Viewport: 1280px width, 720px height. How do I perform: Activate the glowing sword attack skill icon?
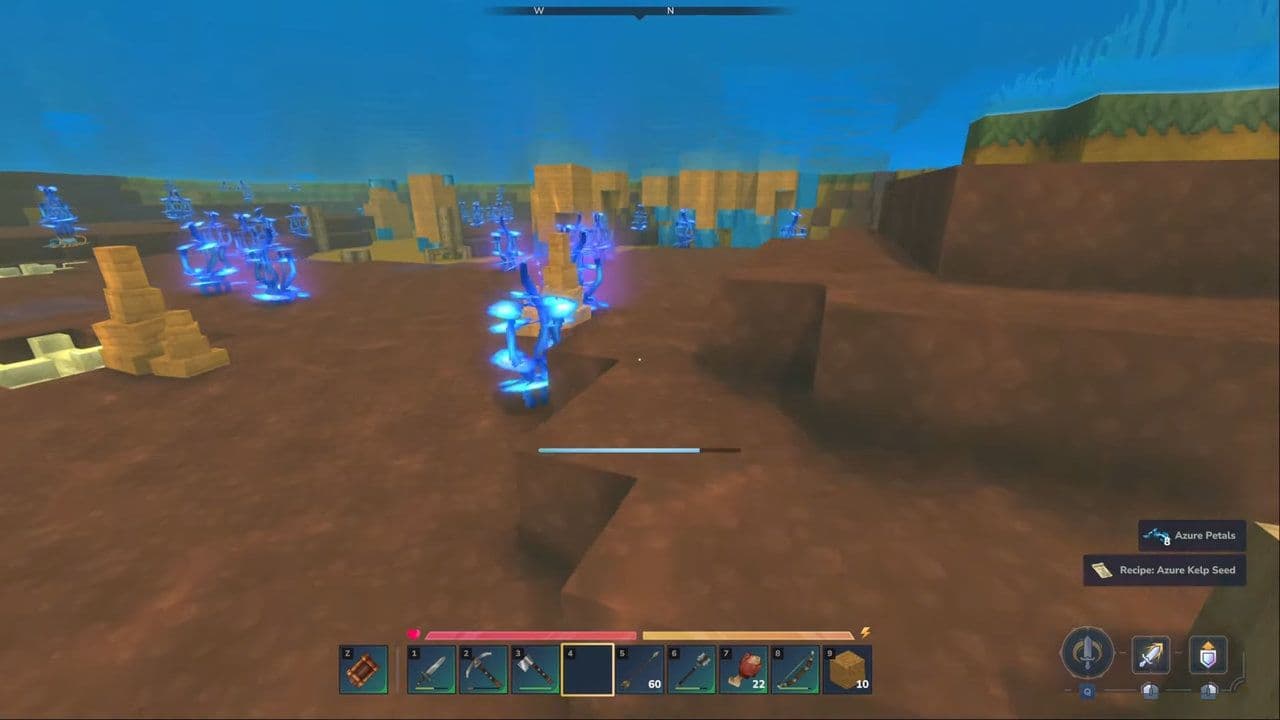pos(1148,655)
